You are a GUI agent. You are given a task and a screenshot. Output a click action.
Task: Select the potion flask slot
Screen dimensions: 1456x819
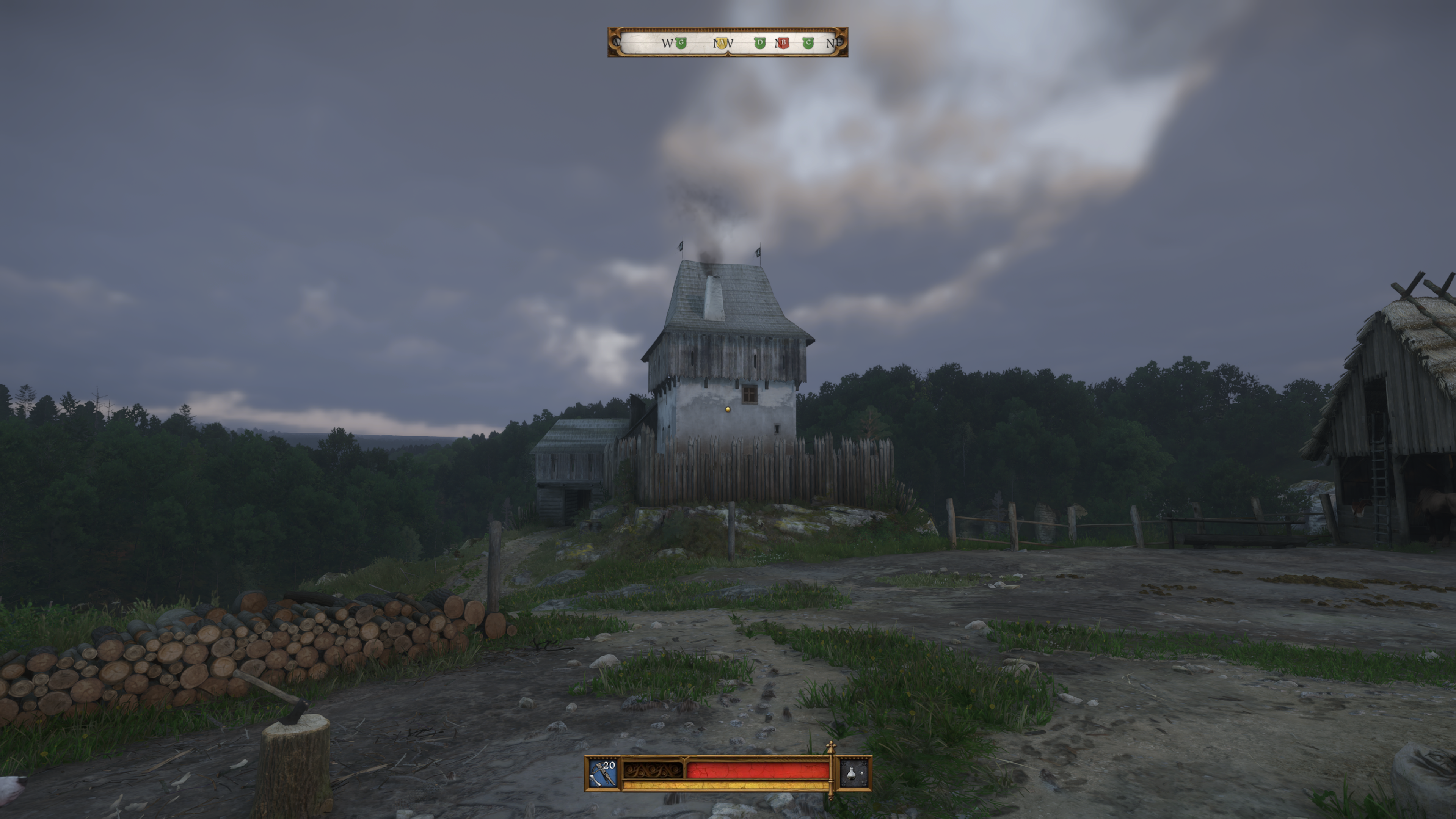coord(853,773)
